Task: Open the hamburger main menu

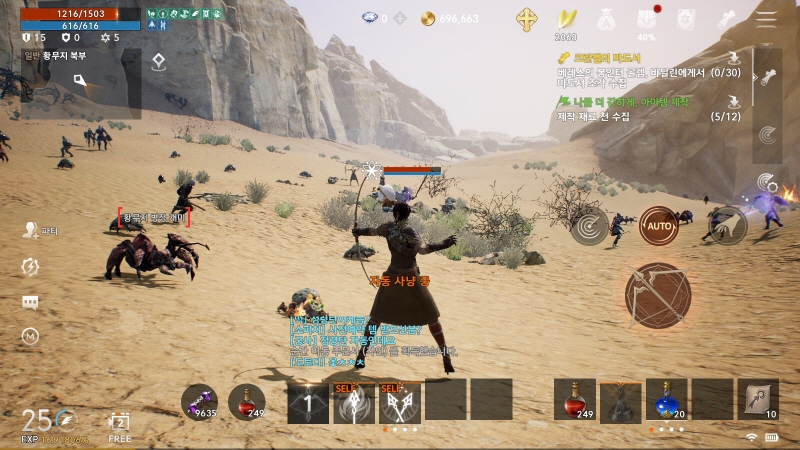Action: 766,19
